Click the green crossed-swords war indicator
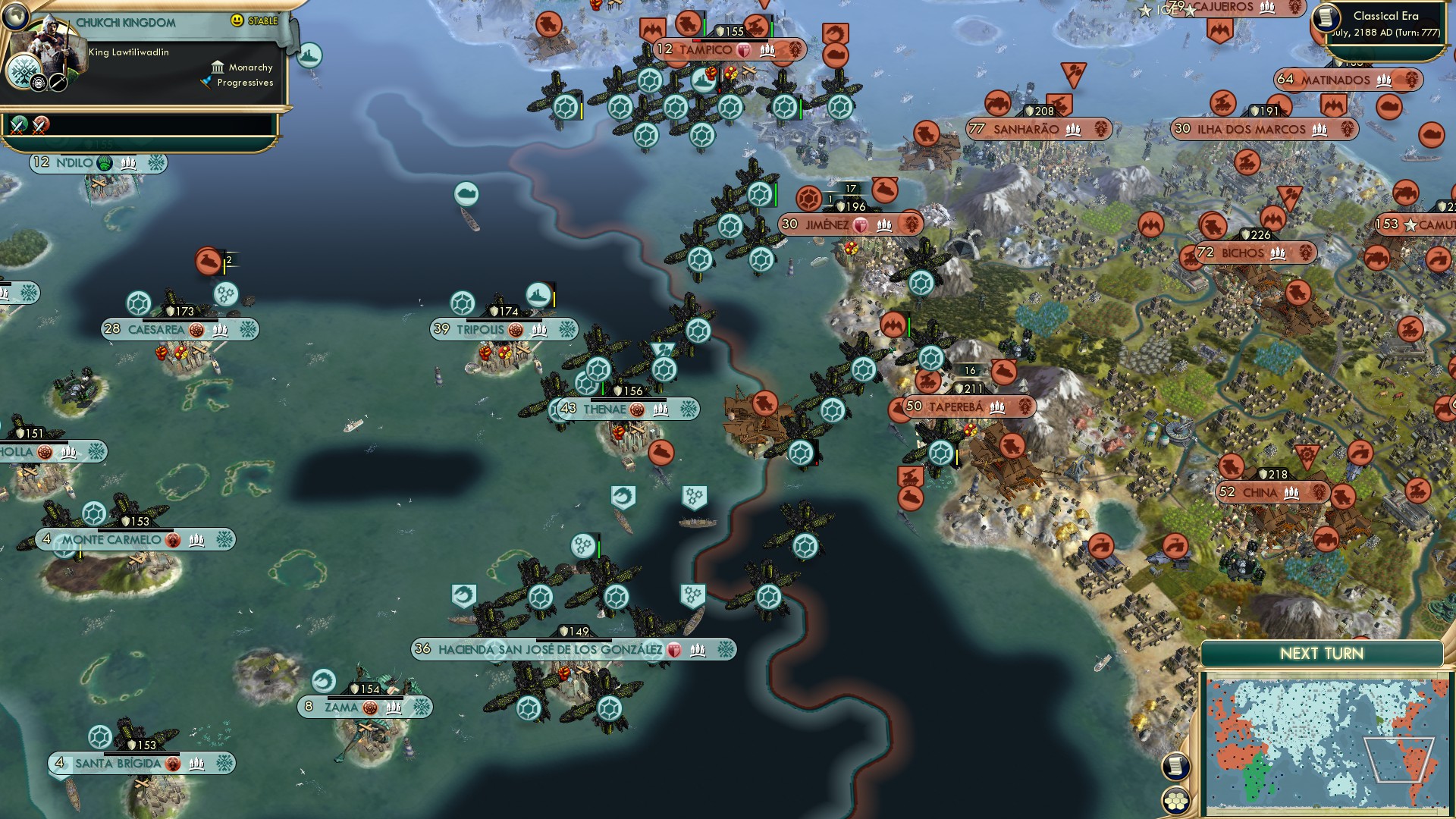 click(x=17, y=127)
